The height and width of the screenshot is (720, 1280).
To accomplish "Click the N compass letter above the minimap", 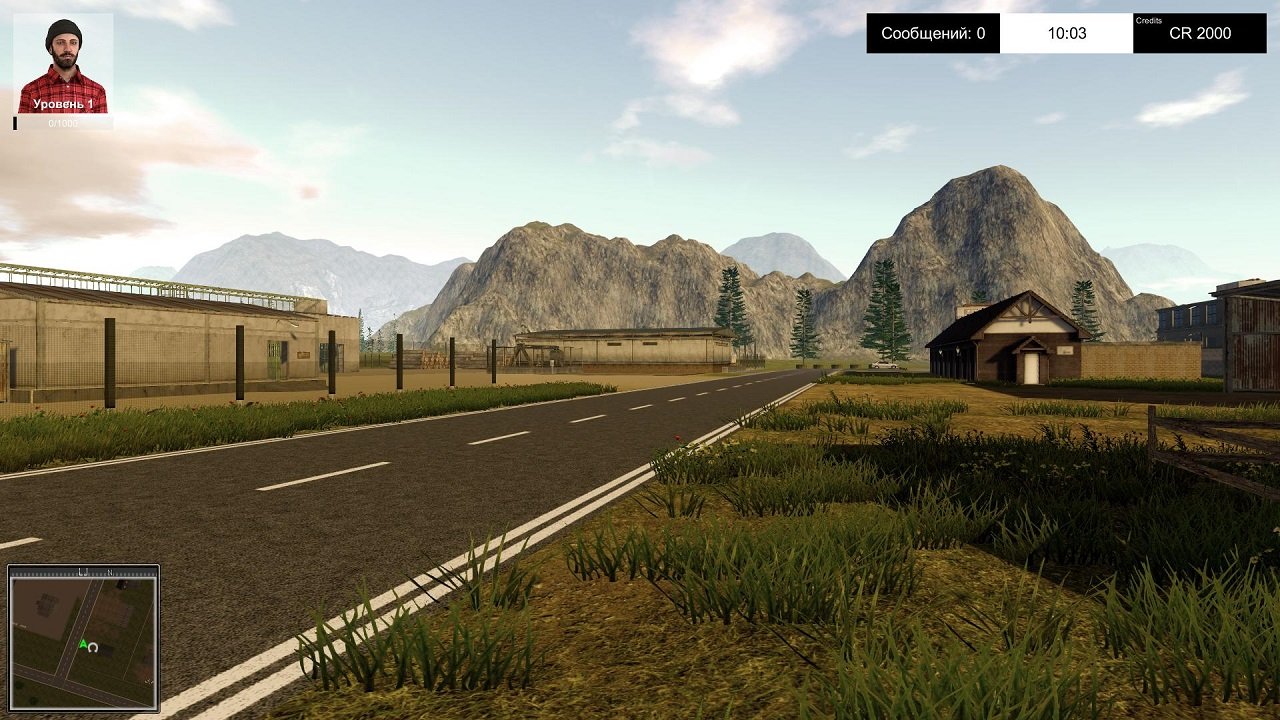I will pyautogui.click(x=110, y=572).
